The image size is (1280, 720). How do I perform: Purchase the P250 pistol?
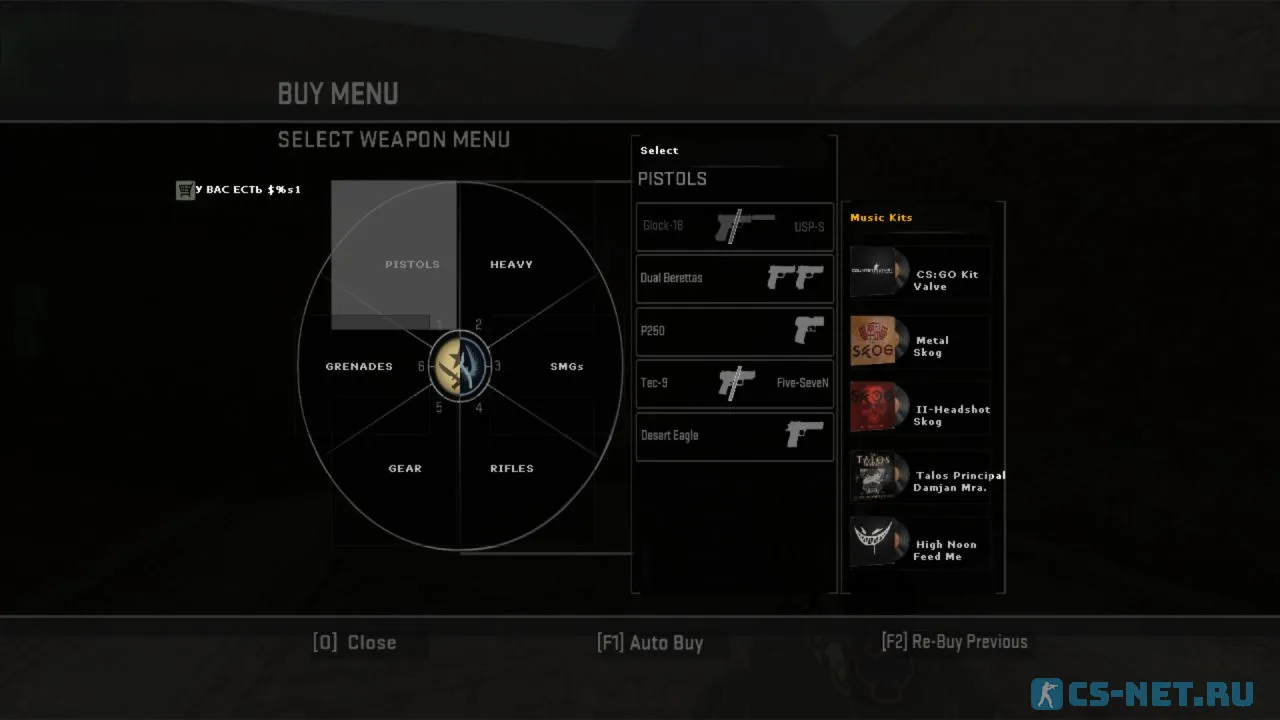point(735,331)
